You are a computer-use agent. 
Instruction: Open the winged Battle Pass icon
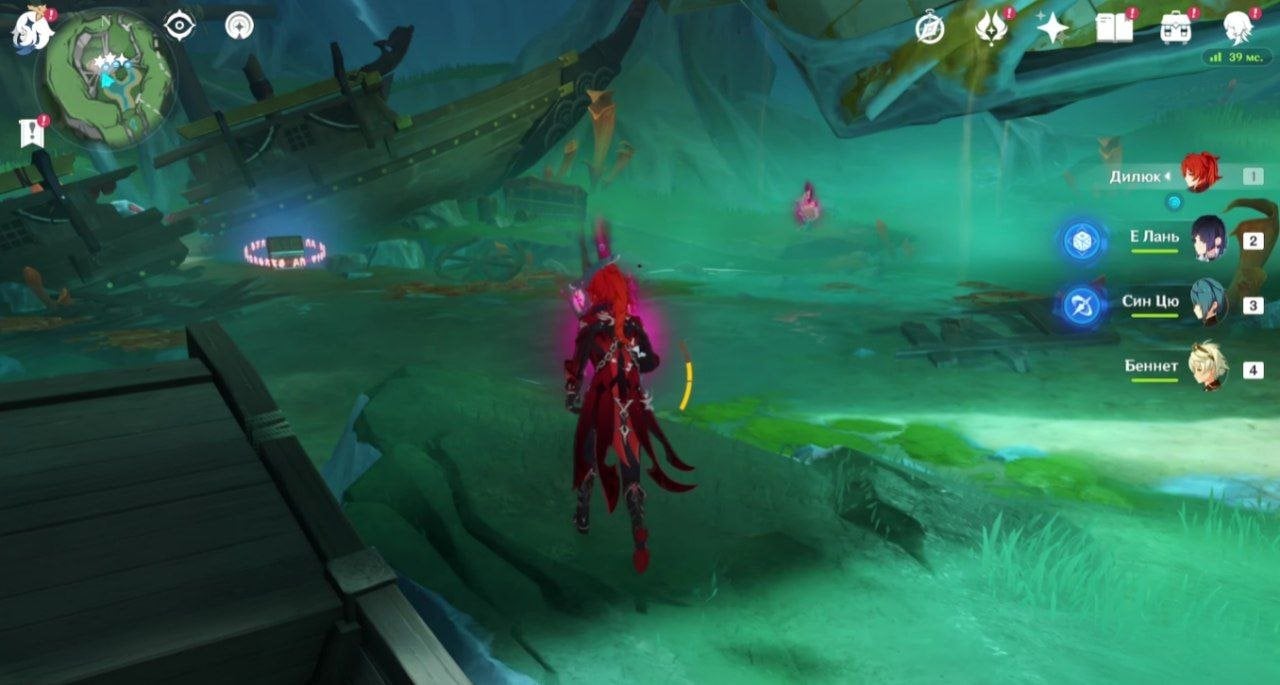click(x=991, y=28)
